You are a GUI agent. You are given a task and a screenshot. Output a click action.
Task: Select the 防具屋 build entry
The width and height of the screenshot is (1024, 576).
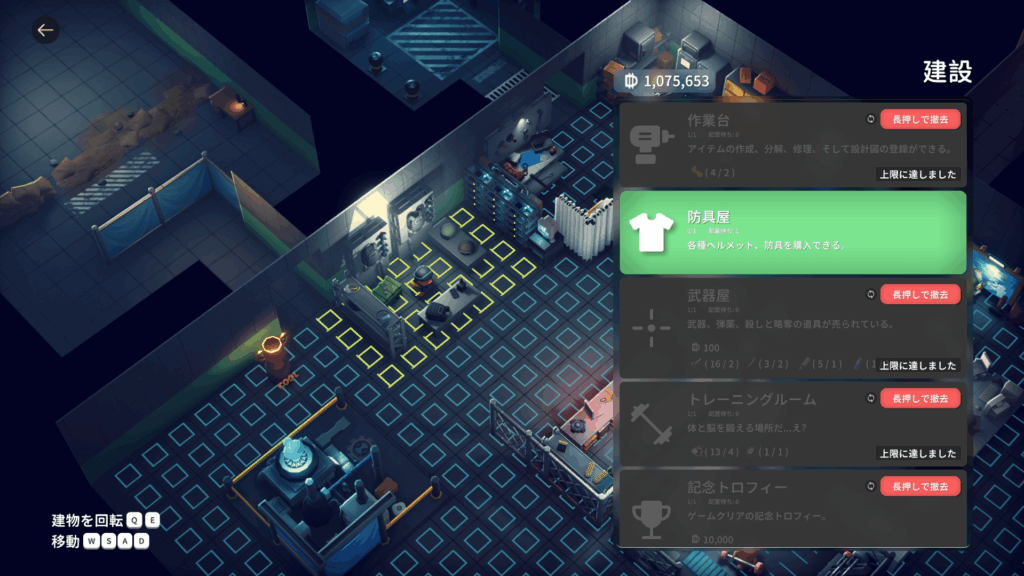pos(792,232)
